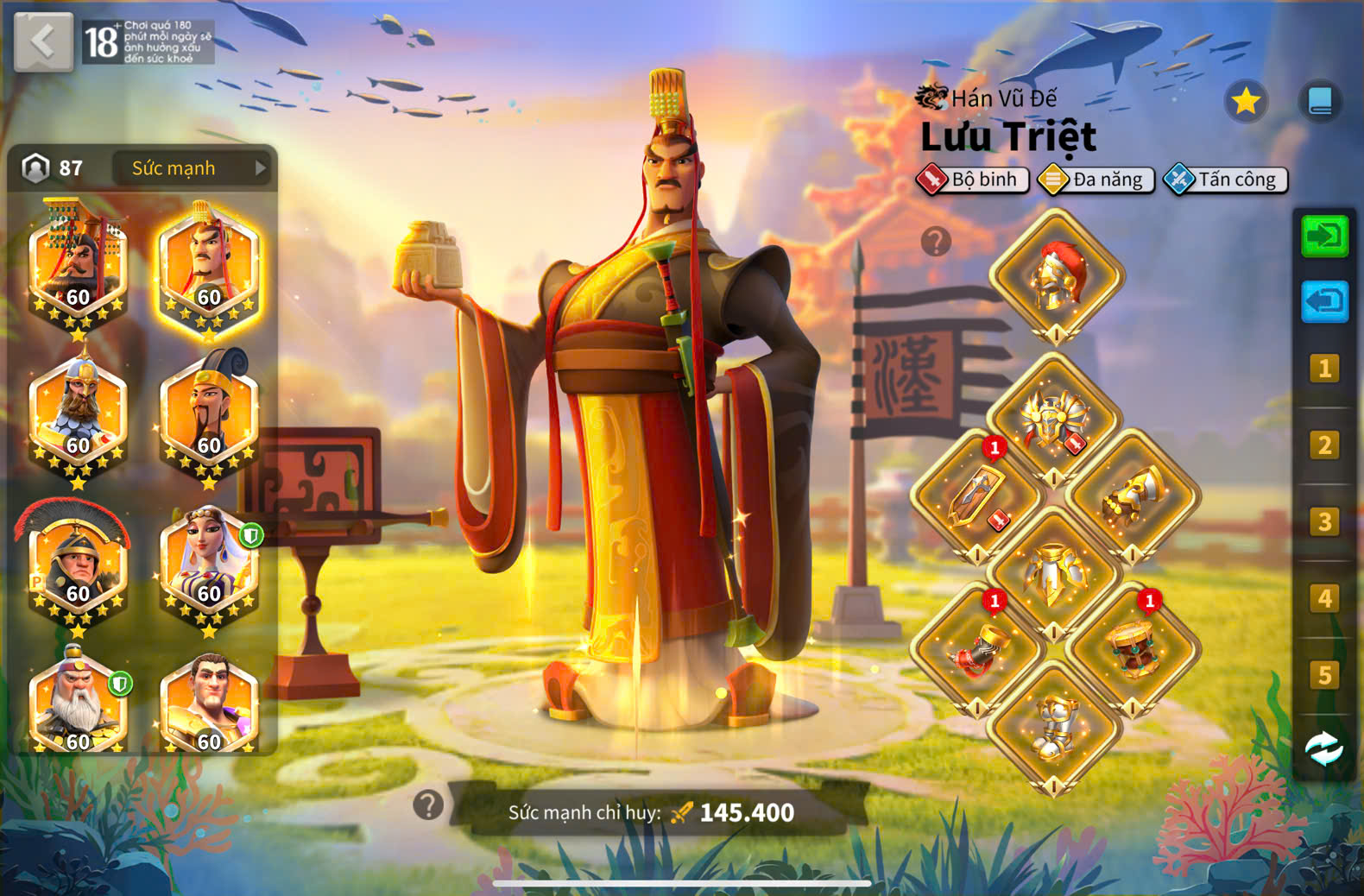
Task: Go back with the arrow button
Action: click(43, 41)
